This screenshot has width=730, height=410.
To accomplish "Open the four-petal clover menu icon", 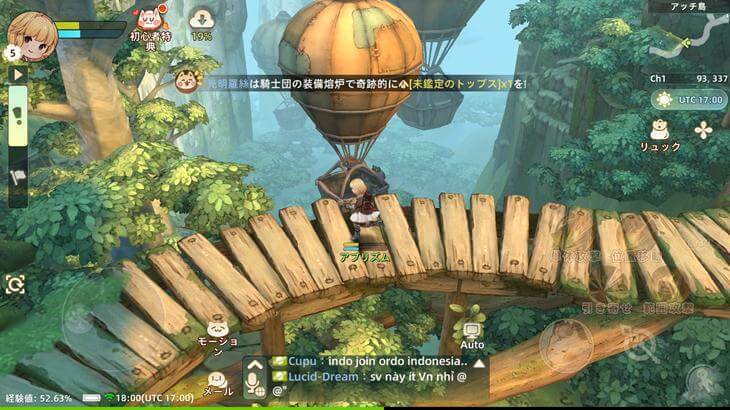I will (x=705, y=130).
